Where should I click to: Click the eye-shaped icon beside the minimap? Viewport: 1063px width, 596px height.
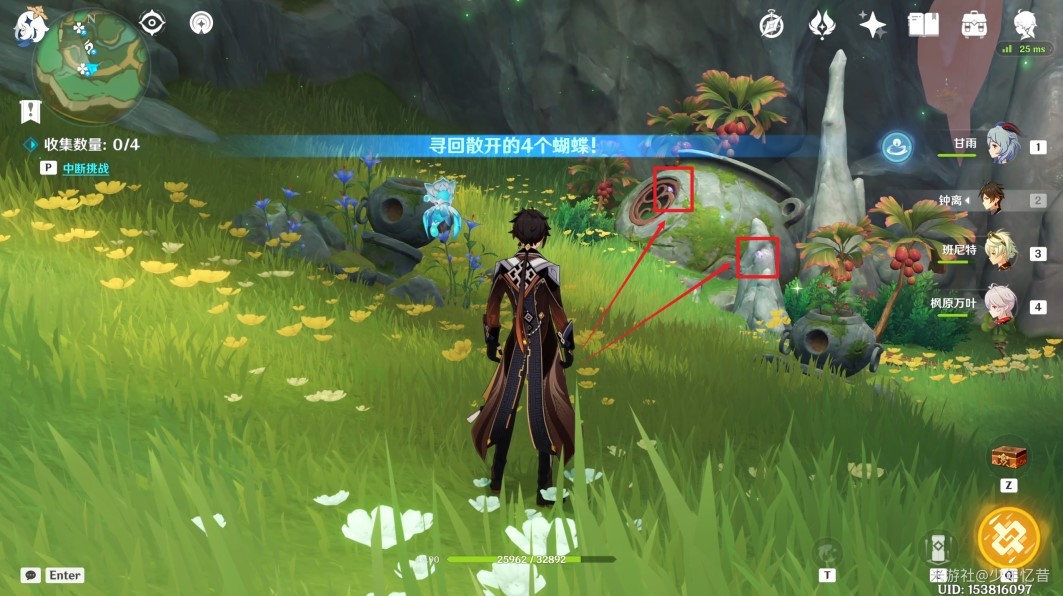point(153,23)
